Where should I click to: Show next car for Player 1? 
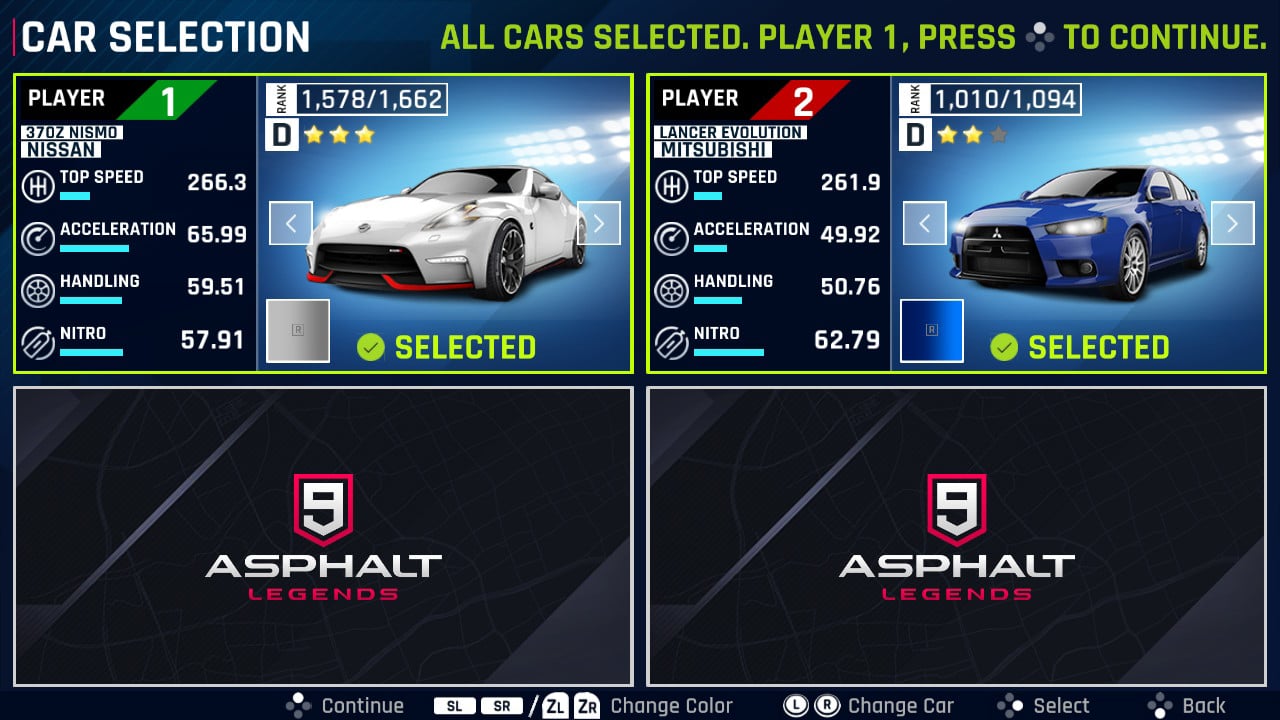pos(599,223)
